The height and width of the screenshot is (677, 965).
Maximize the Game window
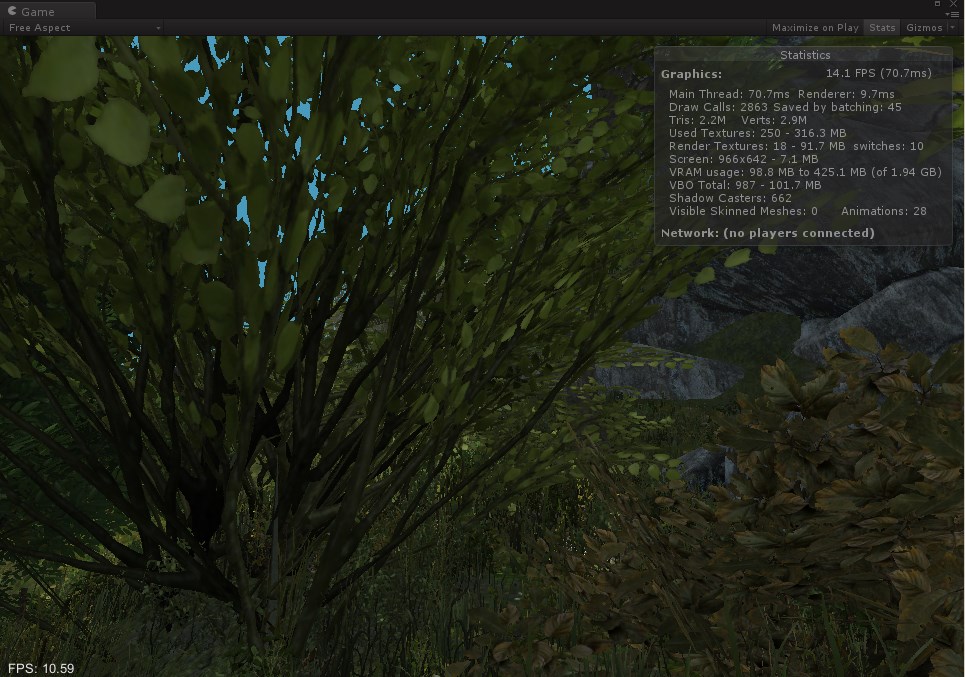(938, 4)
